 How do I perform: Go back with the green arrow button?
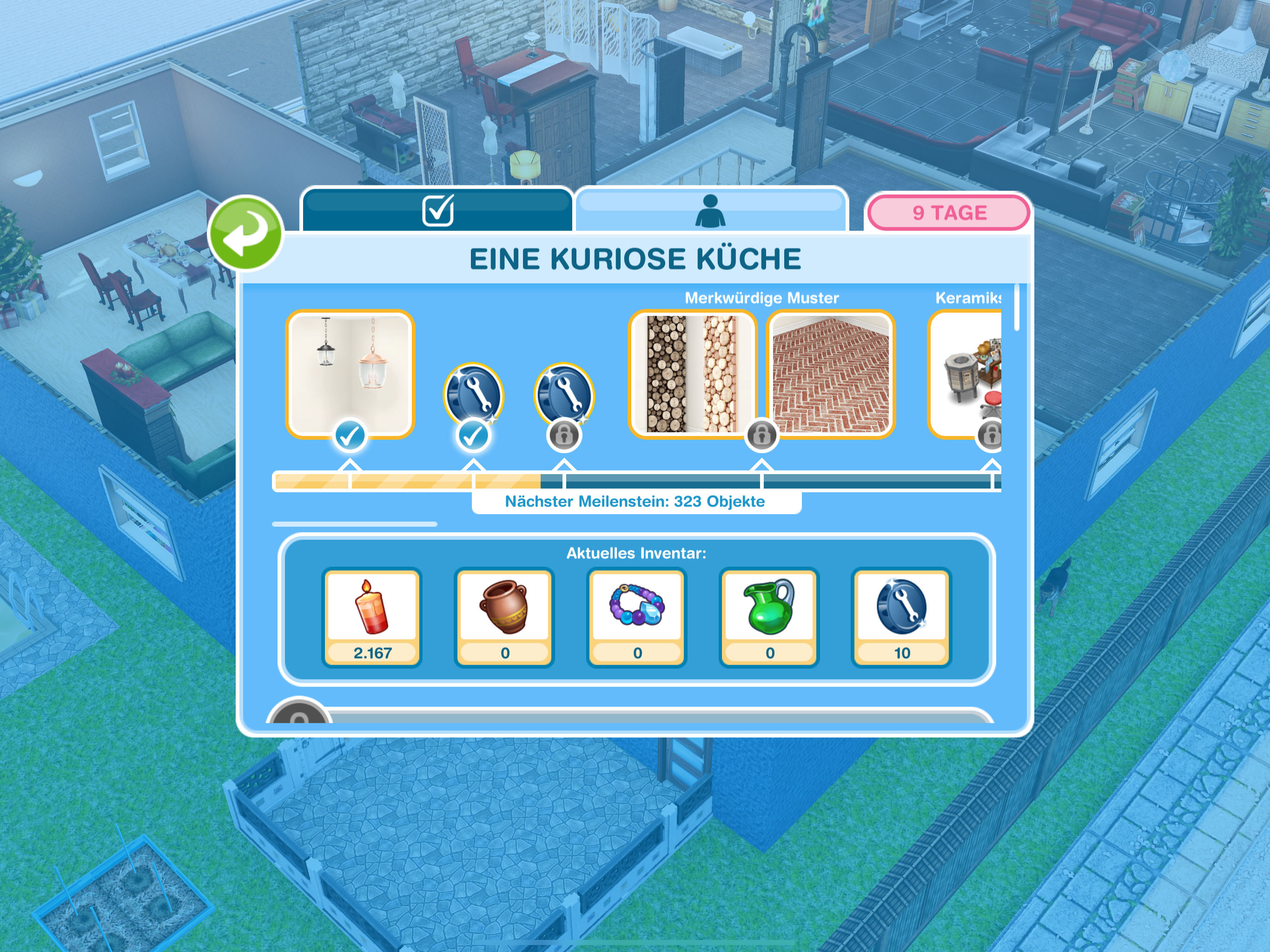coord(245,233)
